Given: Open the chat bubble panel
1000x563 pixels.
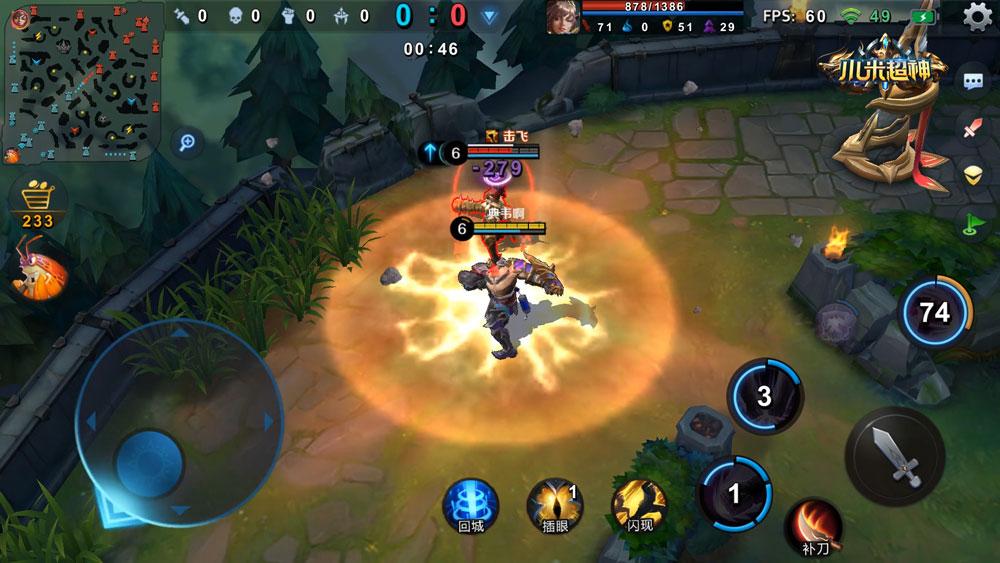Looking at the screenshot, I should point(973,83).
